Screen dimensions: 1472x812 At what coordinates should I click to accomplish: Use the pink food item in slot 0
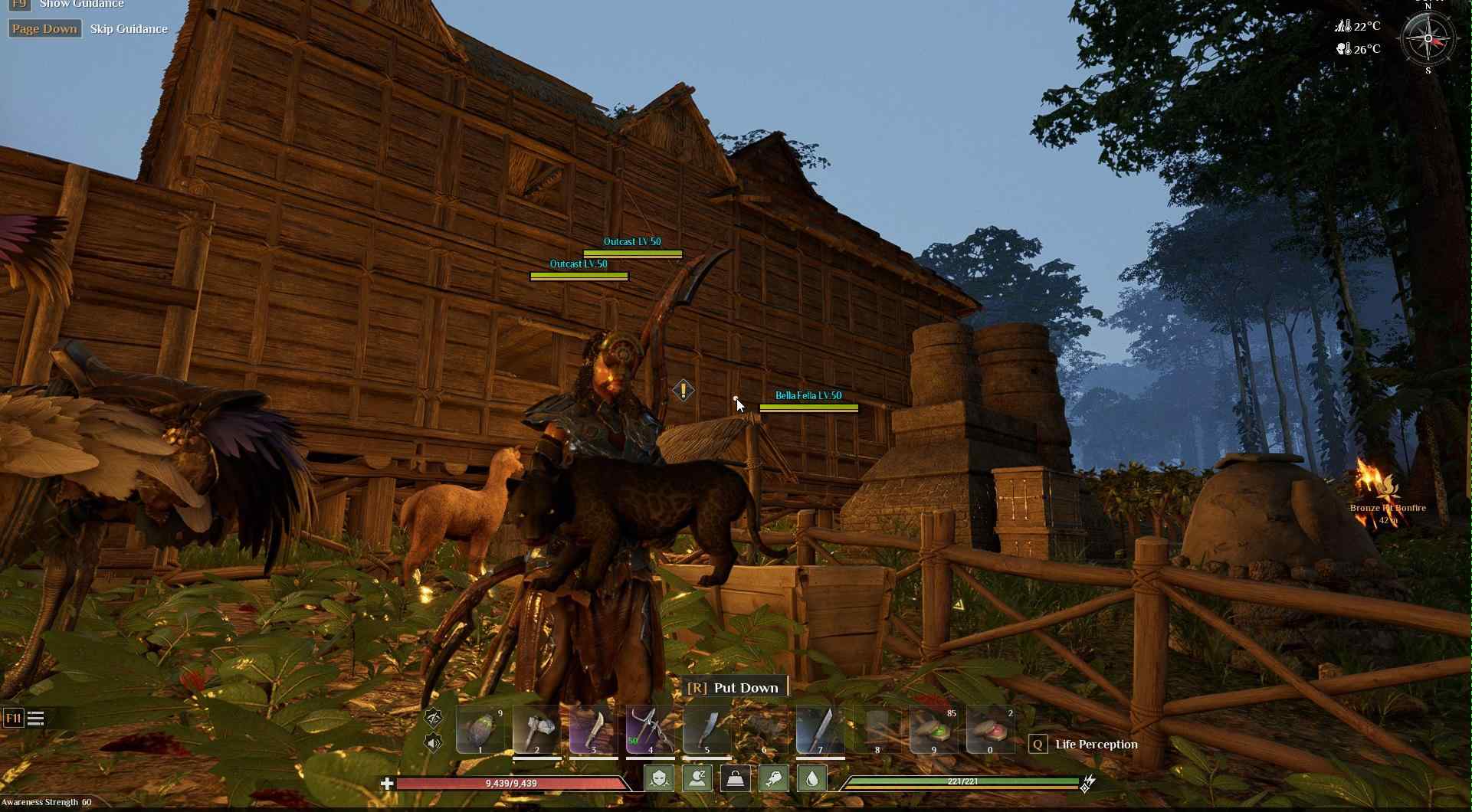(990, 730)
